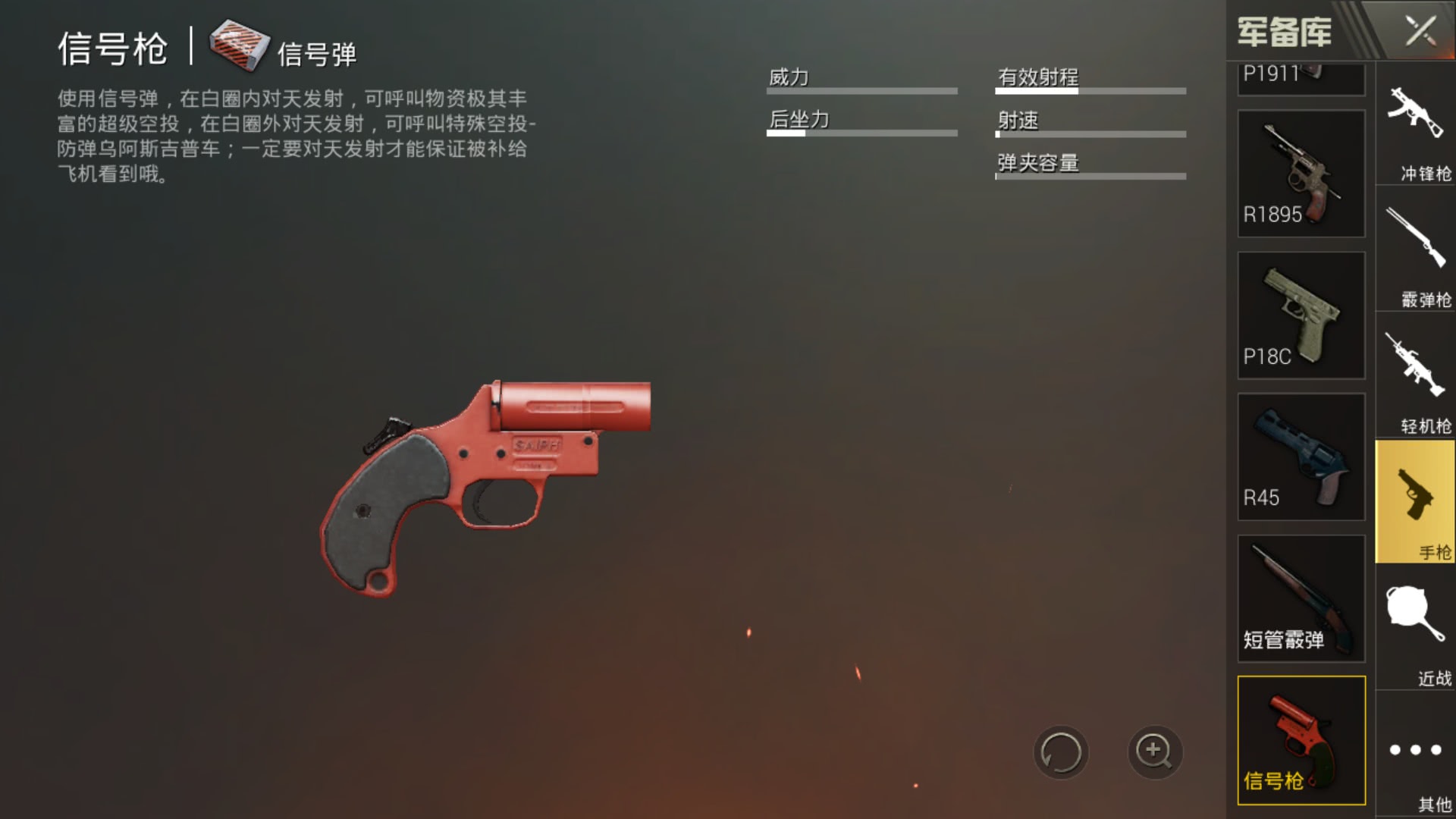Select the 手枪 pistol category tab
The image size is (1456, 819).
click(1415, 502)
